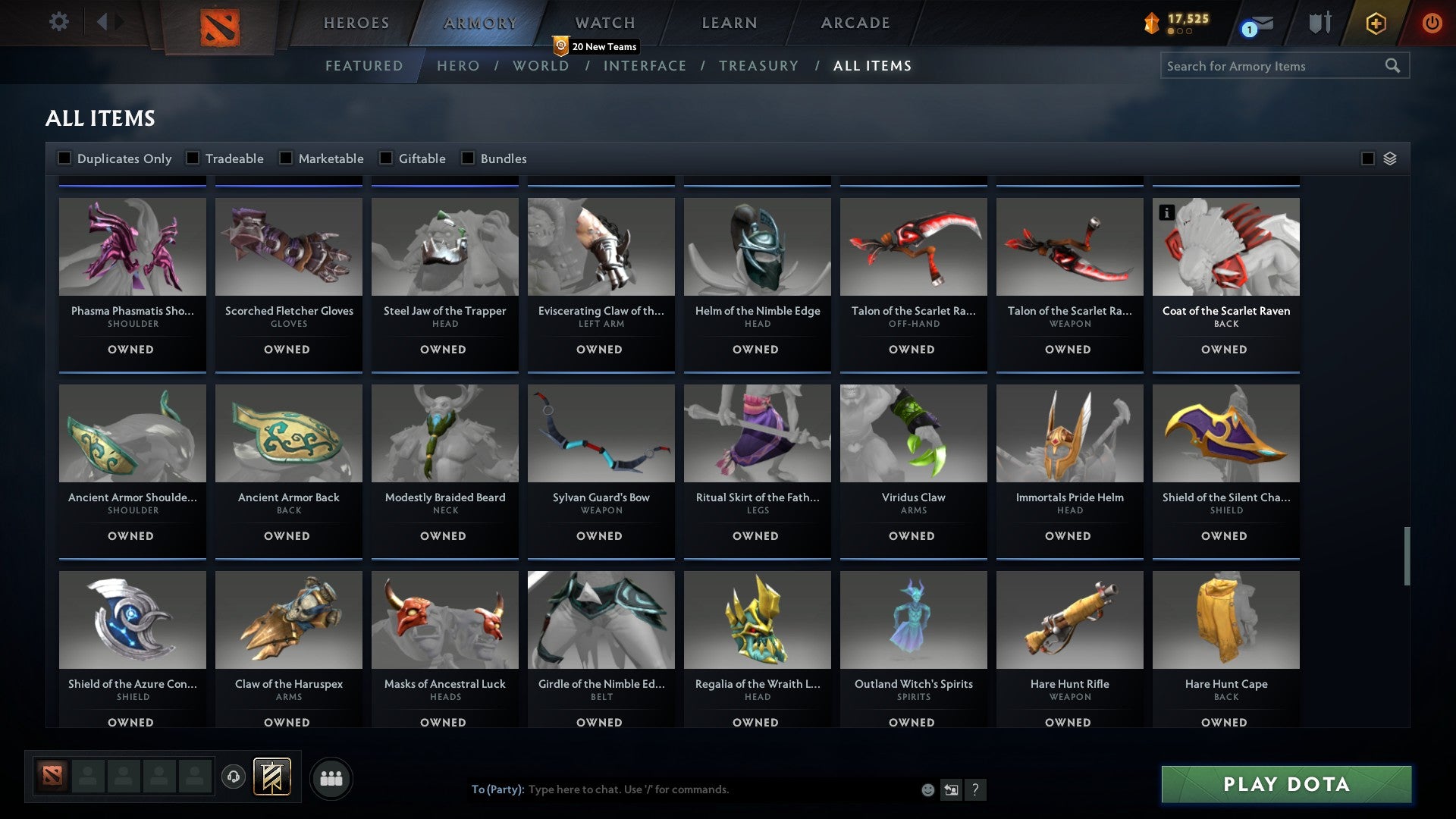Viewport: 1456px width, 819px height.
Task: Check the Marketable filter checkbox
Action: (285, 158)
